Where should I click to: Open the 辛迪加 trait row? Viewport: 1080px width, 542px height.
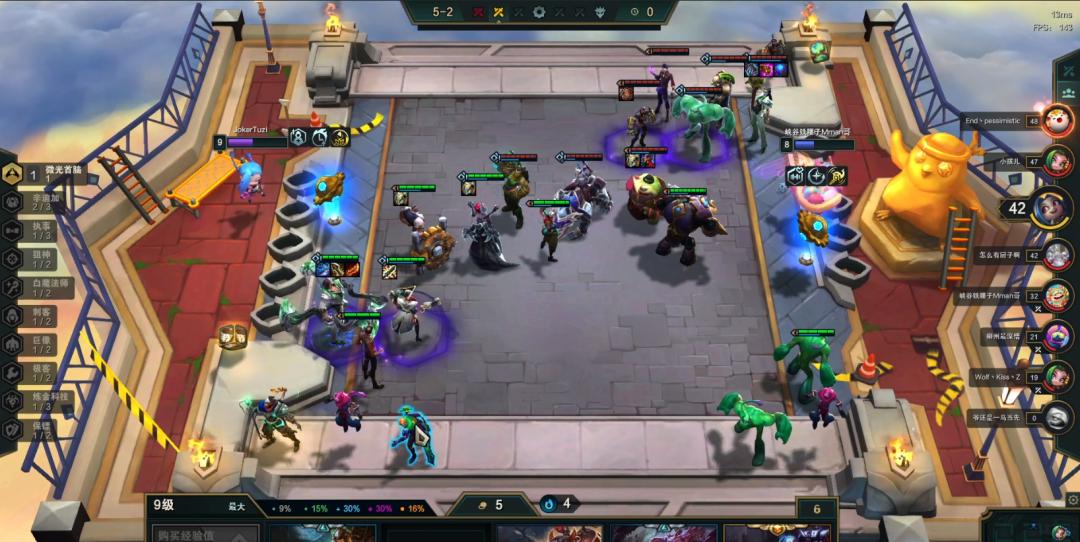(x=44, y=201)
